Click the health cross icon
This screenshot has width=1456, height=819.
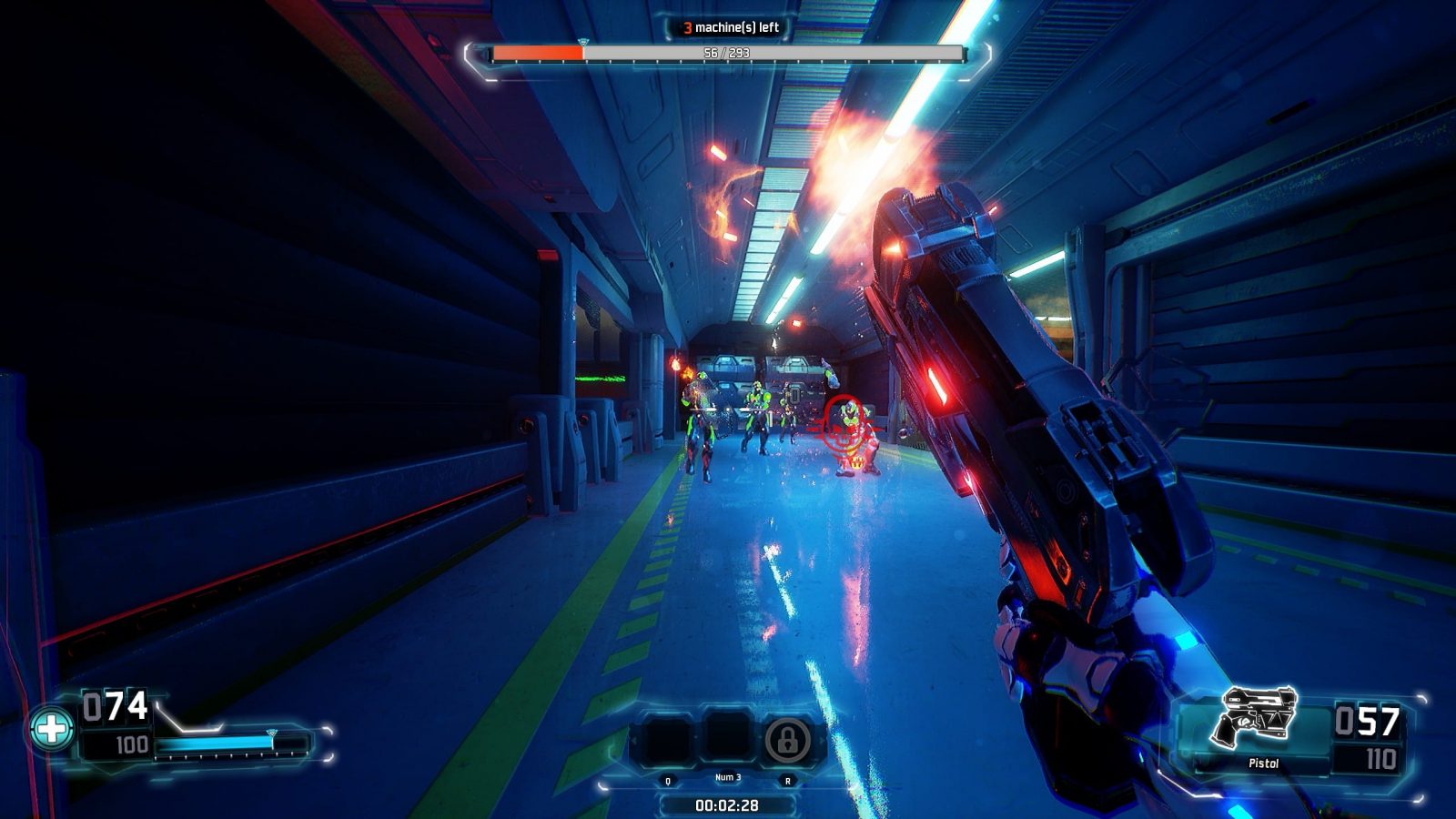pos(51,728)
